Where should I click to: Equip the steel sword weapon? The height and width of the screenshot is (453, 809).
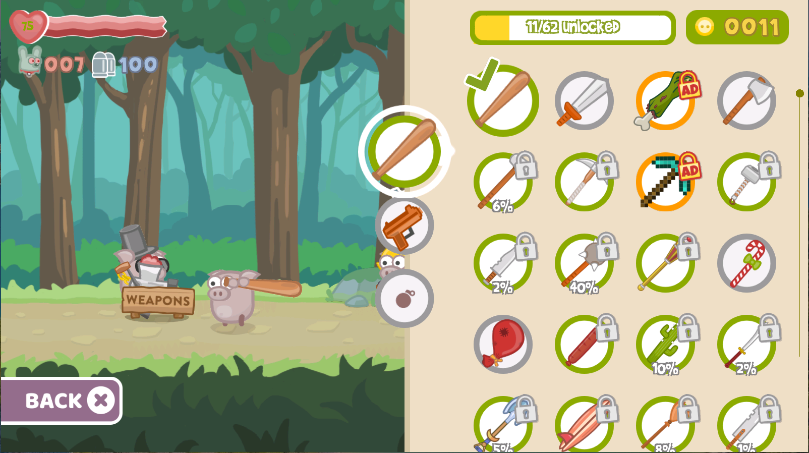tap(584, 100)
